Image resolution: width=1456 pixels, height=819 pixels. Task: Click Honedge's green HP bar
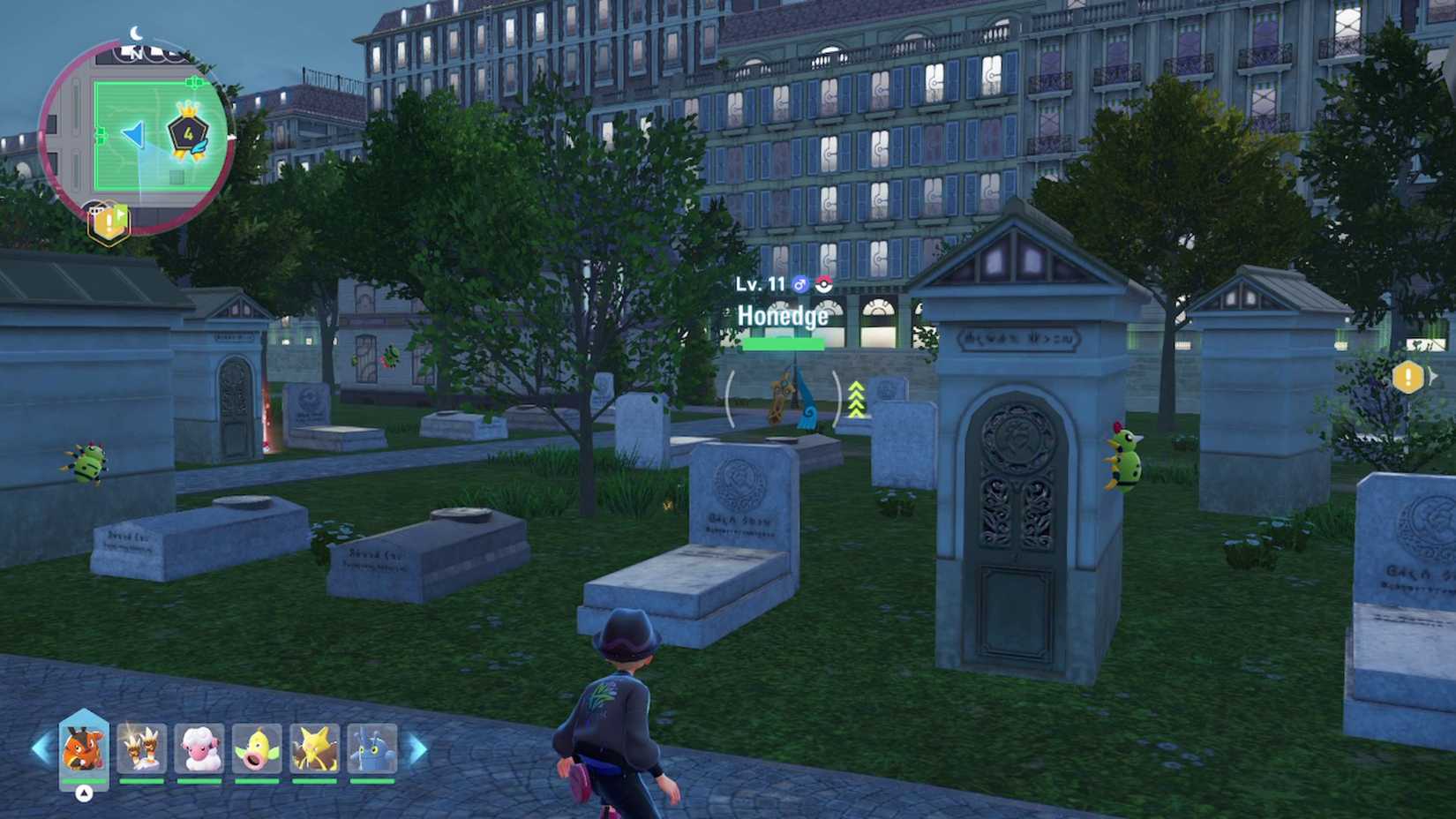coord(784,344)
